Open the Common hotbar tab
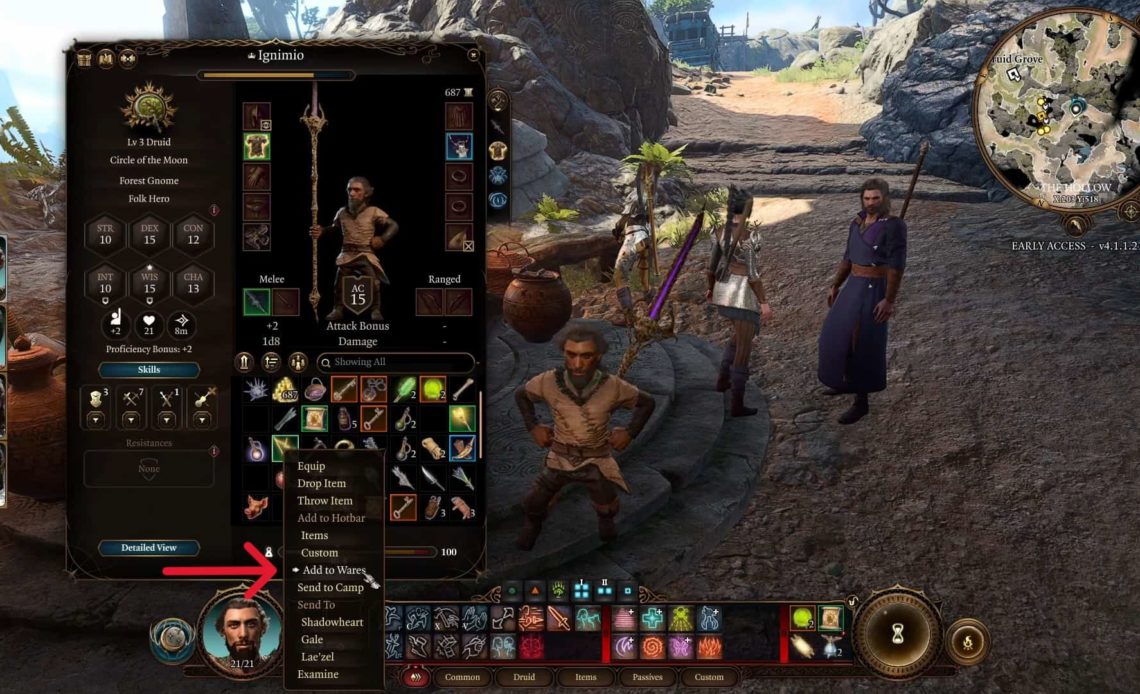The width and height of the screenshot is (1140, 694). 462,677
